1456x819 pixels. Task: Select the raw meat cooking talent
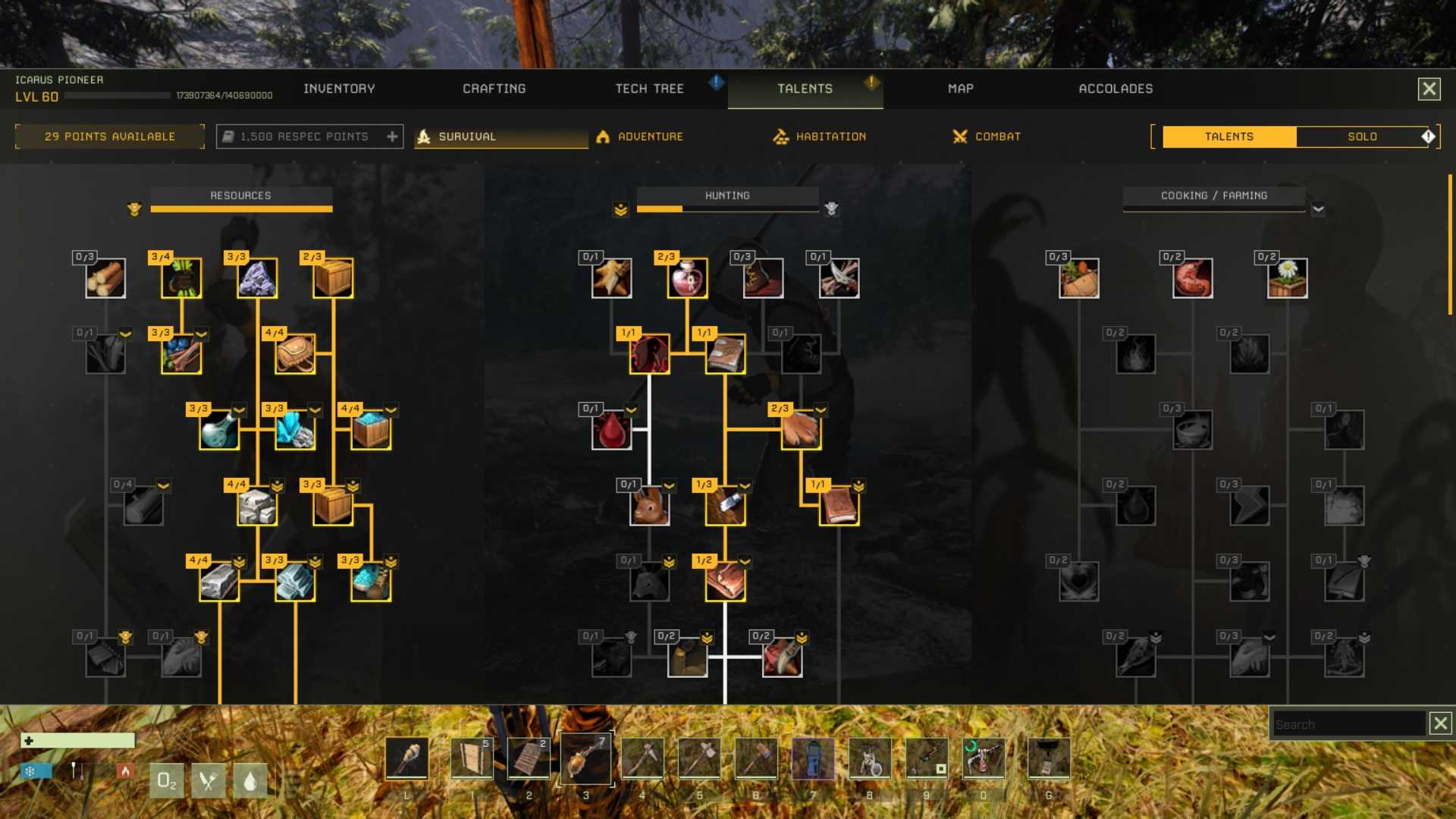click(1192, 278)
